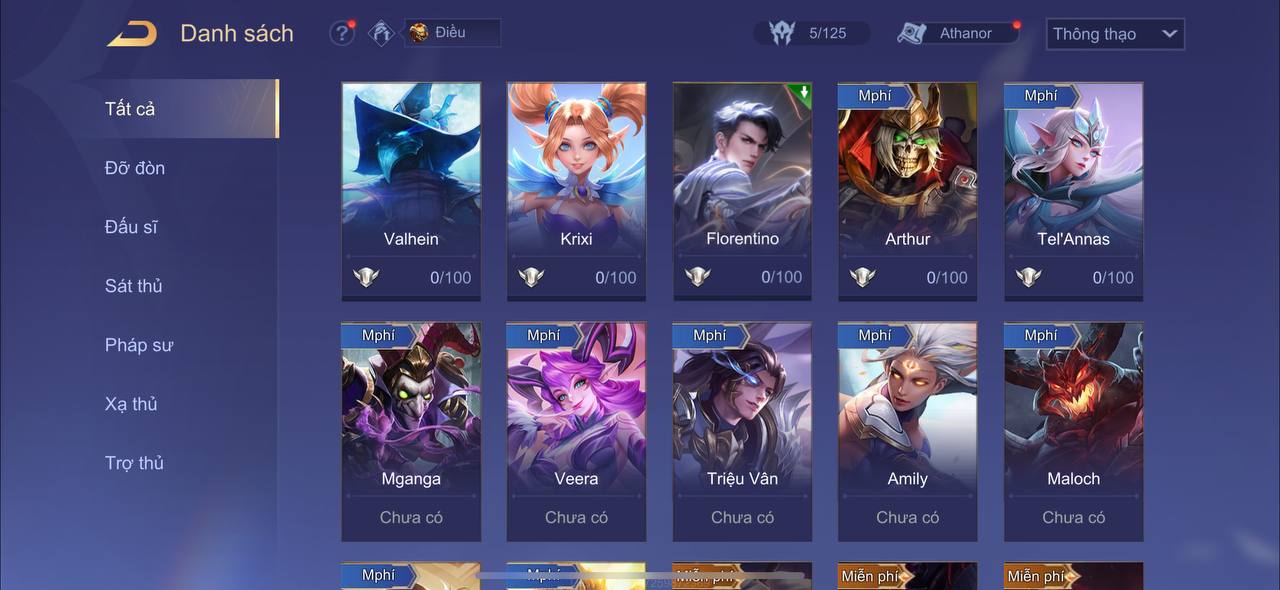
Task: Open the Thông thạo sort dropdown
Action: click(1114, 34)
